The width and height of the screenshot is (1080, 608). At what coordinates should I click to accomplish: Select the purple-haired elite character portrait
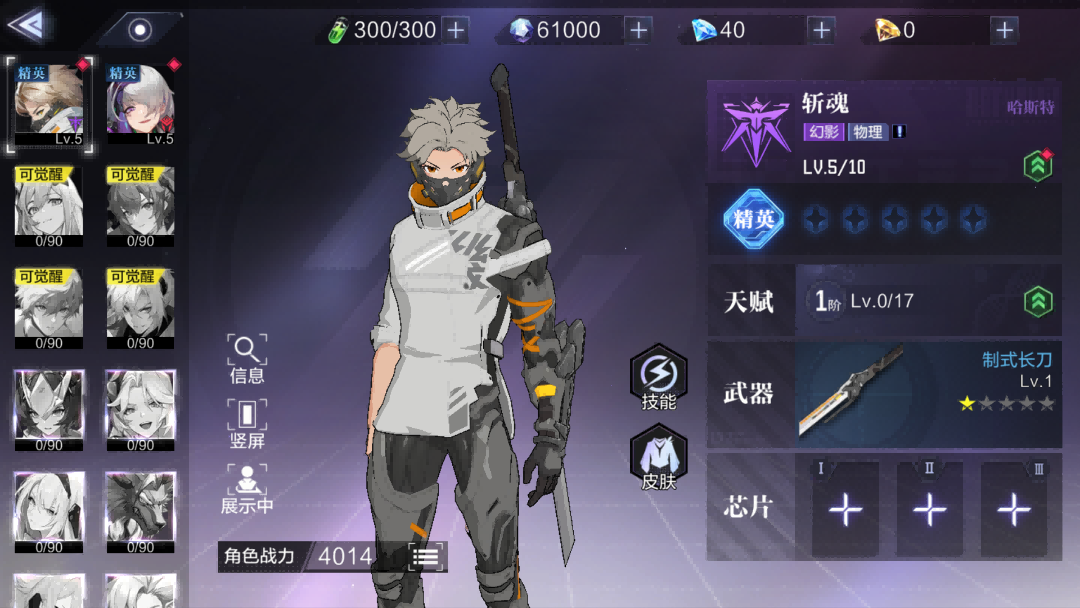coord(141,105)
